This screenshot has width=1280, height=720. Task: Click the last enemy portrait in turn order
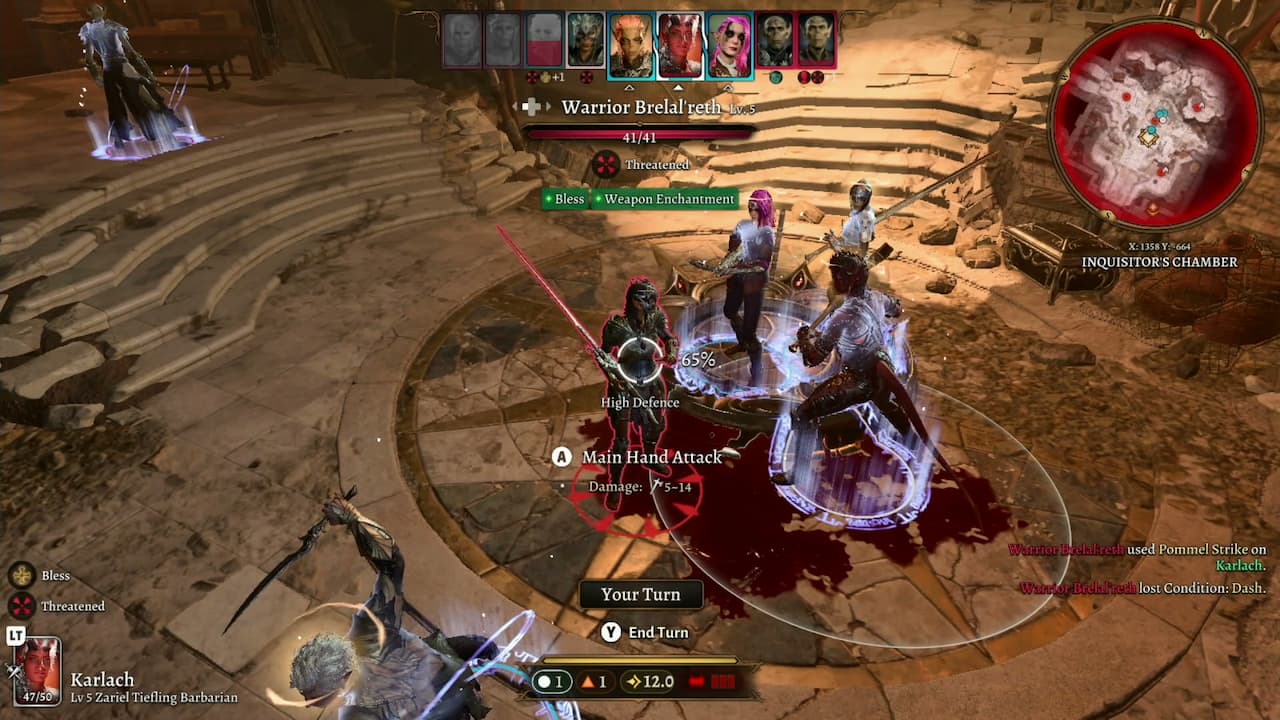pos(816,41)
